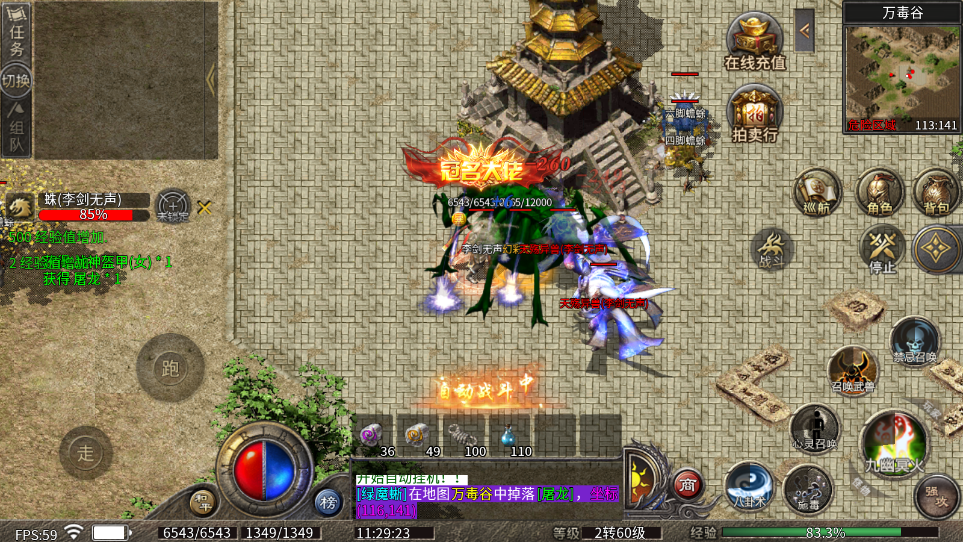Open the red 商 shop button
The width and height of the screenshot is (963, 542).
(x=687, y=485)
